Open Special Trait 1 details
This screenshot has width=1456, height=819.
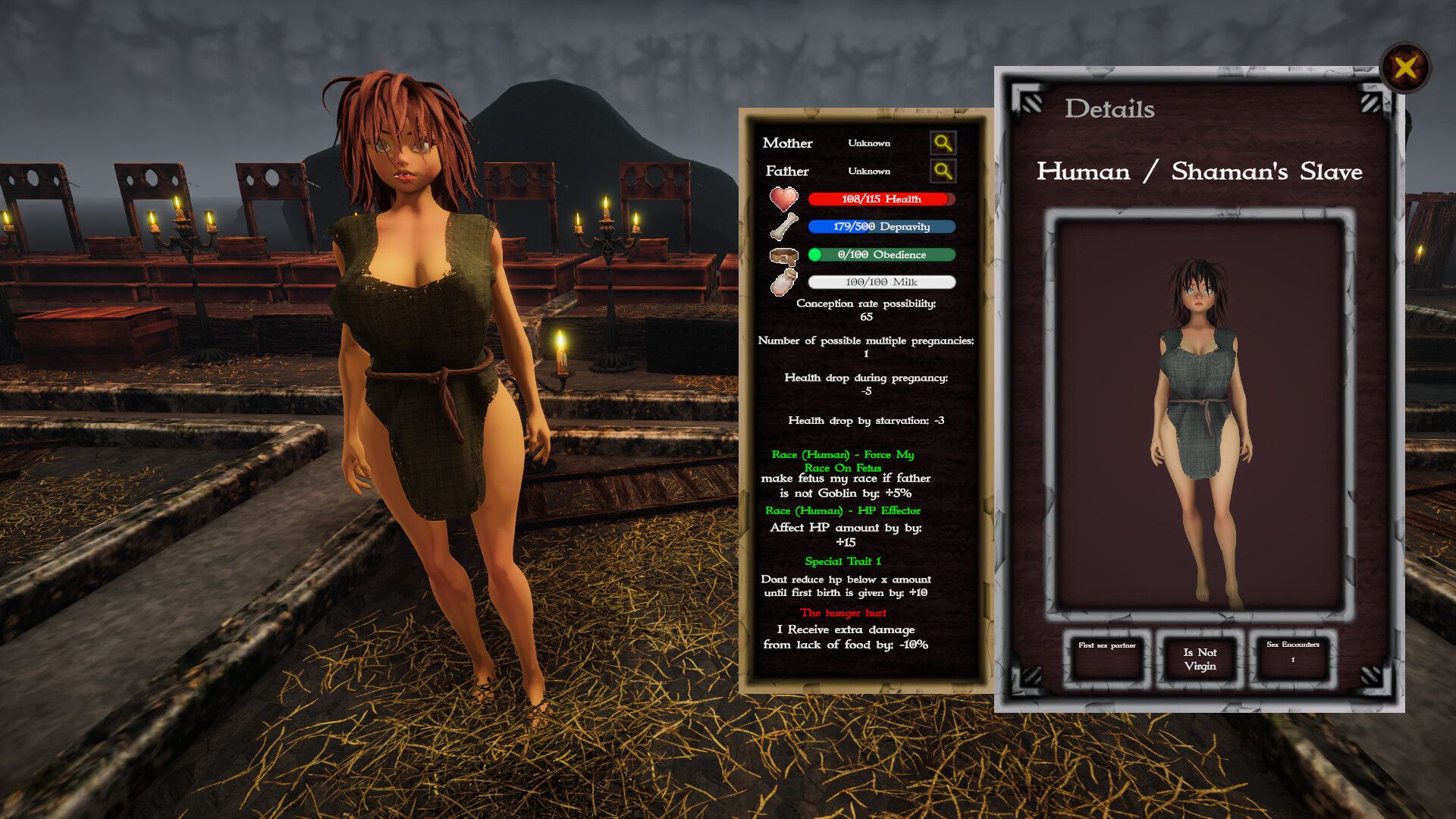tap(843, 562)
